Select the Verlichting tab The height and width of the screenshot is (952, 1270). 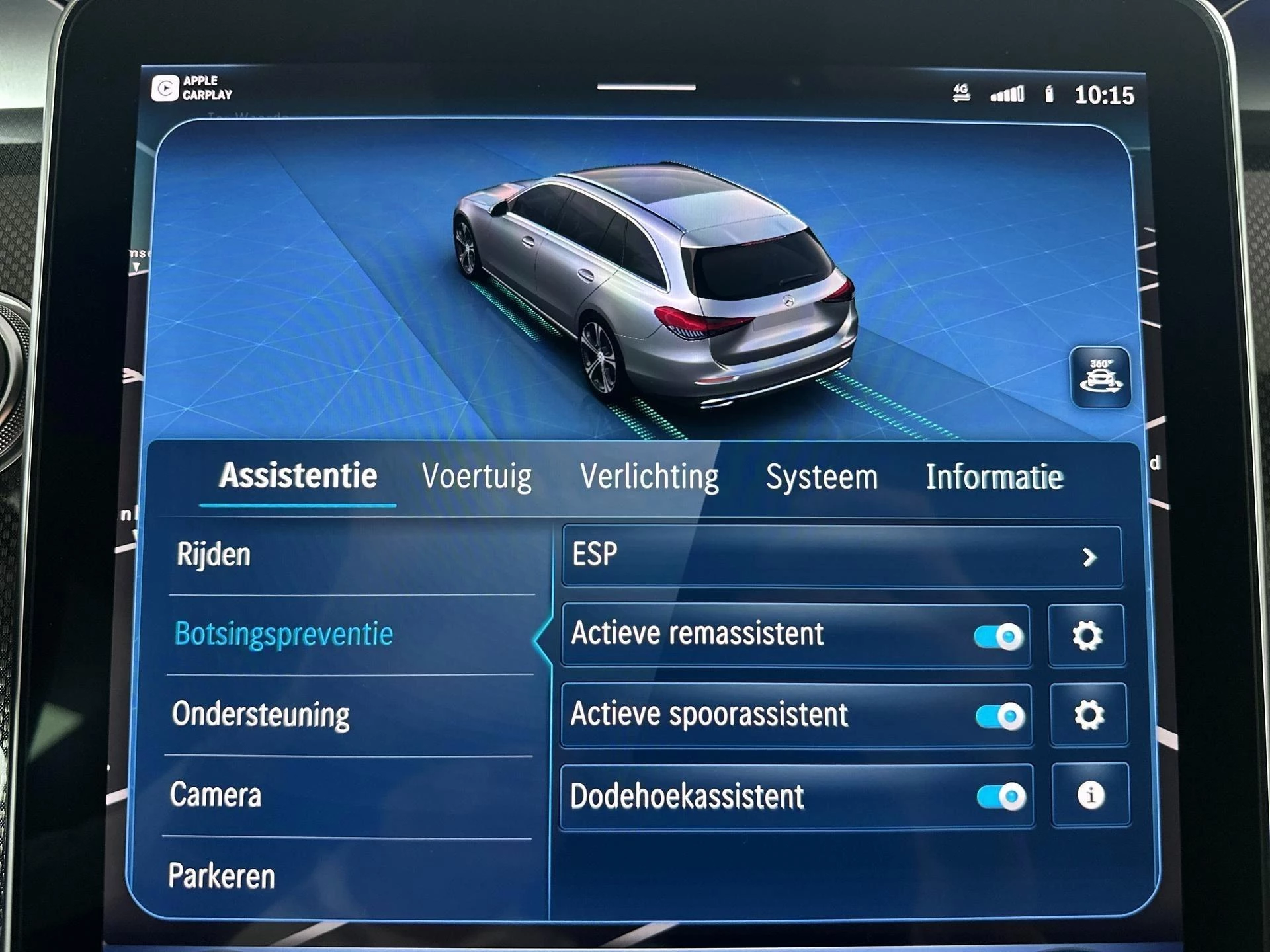pyautogui.click(x=649, y=475)
